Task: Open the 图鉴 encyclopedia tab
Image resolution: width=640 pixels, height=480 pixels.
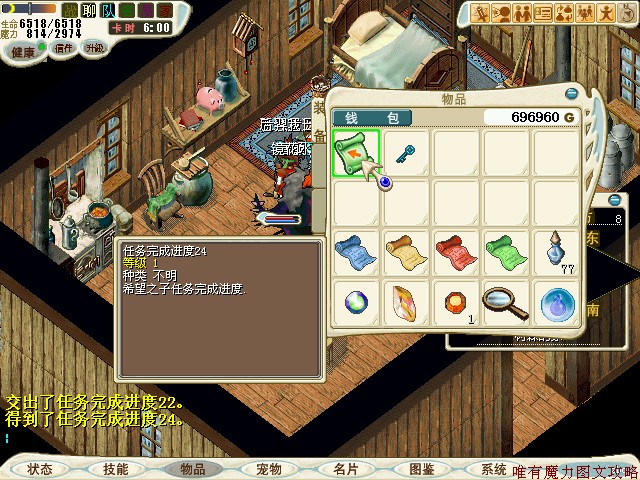Action: point(421,469)
